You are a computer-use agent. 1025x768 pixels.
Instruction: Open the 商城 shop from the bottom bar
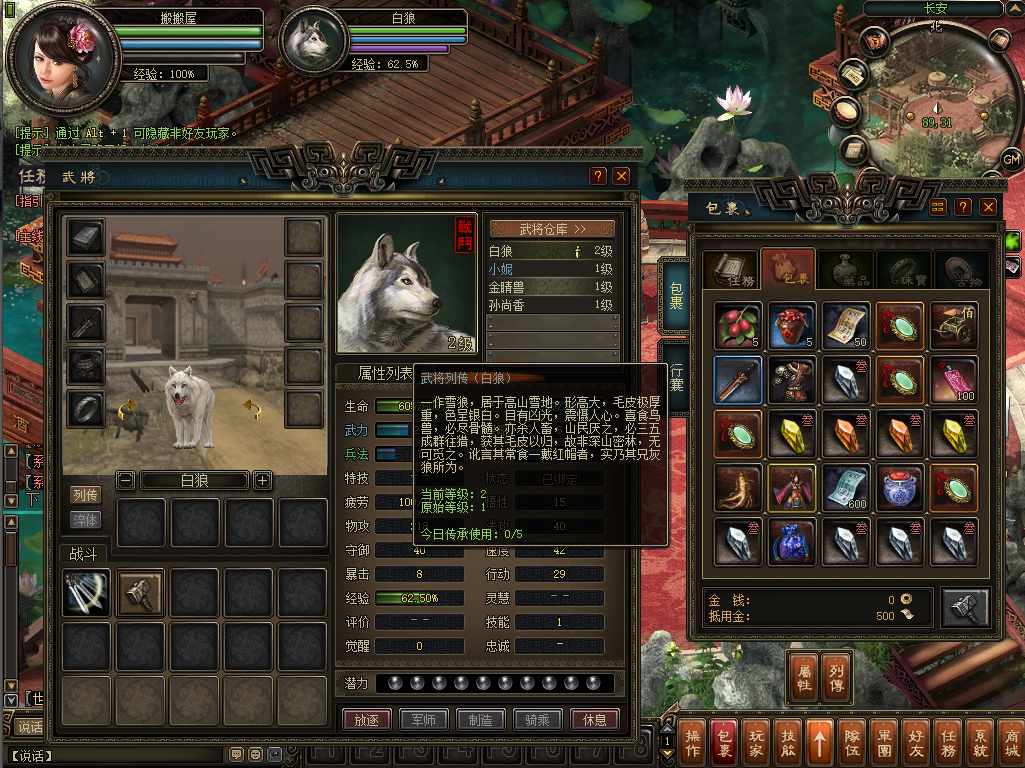pos(1010,743)
